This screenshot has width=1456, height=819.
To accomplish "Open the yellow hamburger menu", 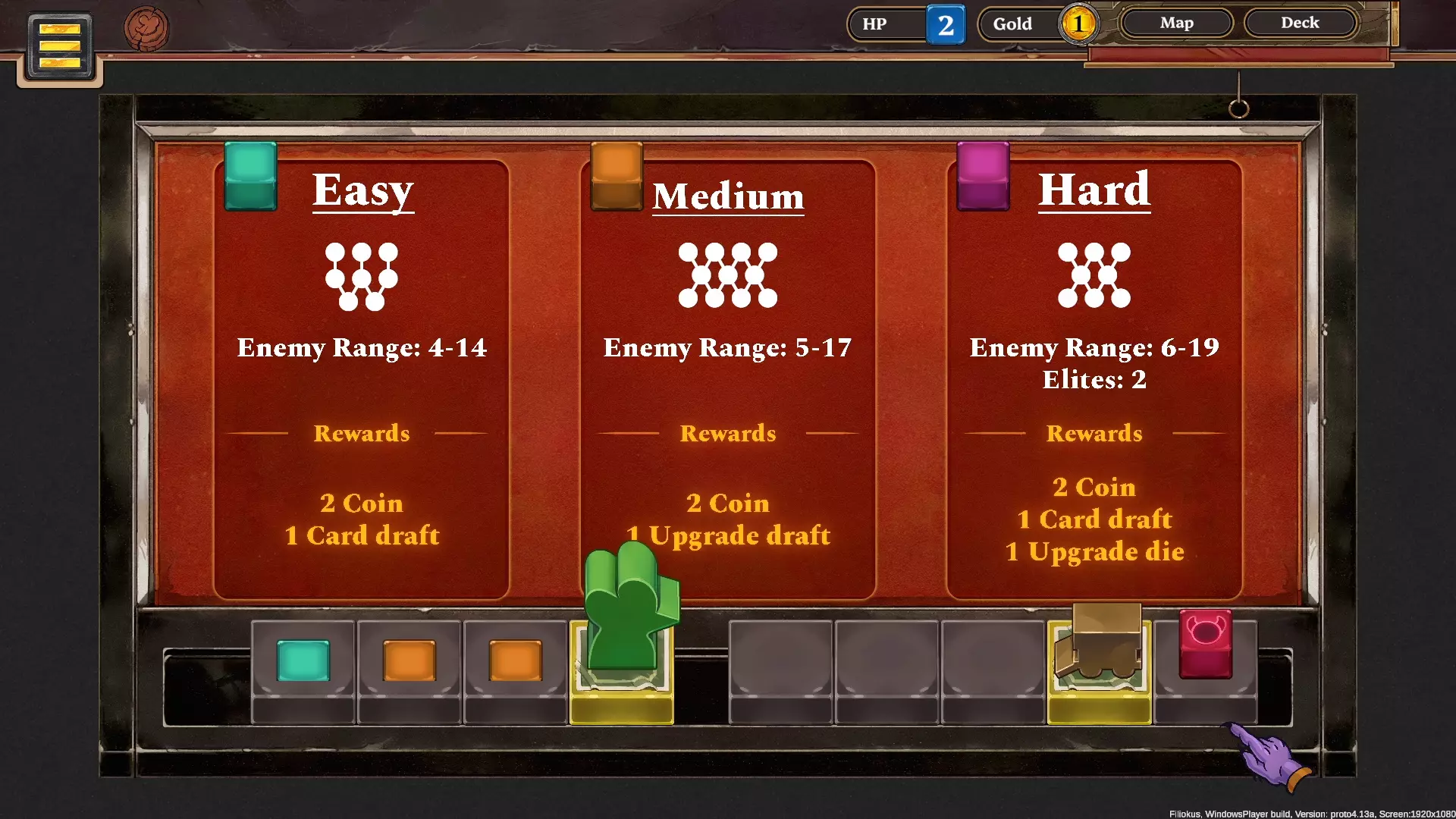I will (x=60, y=46).
